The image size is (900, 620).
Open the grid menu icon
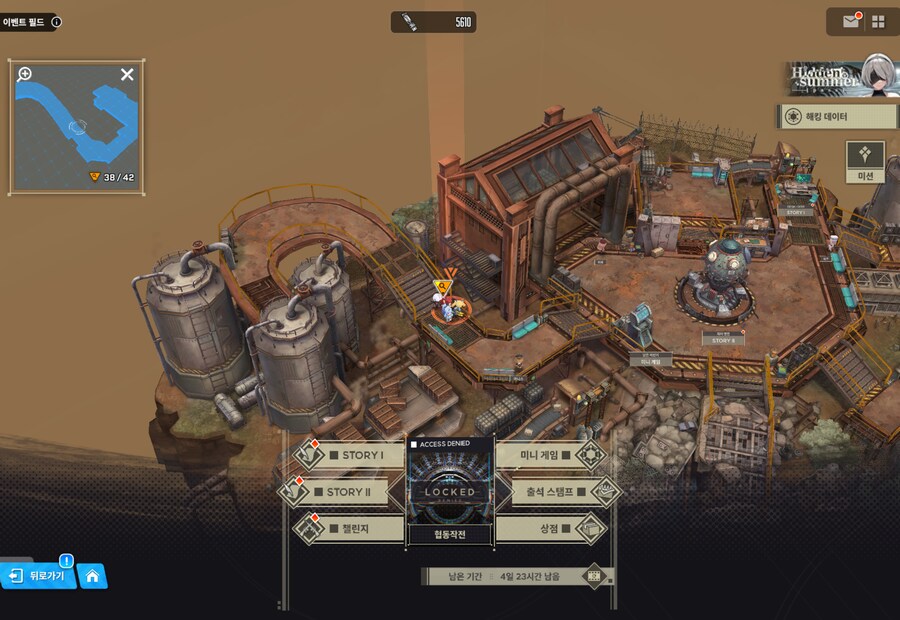click(878, 21)
